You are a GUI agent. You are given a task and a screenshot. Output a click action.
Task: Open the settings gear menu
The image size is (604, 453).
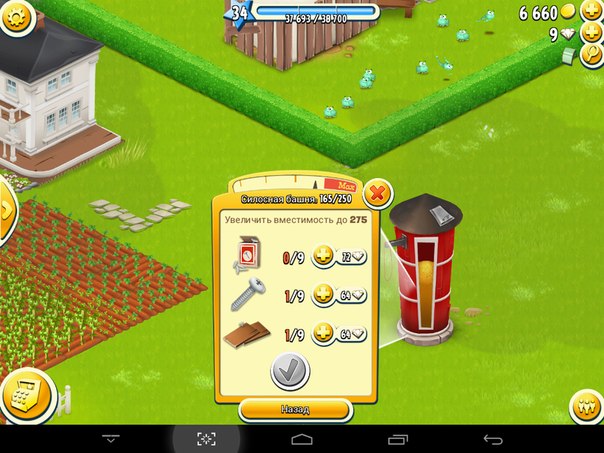point(14,15)
